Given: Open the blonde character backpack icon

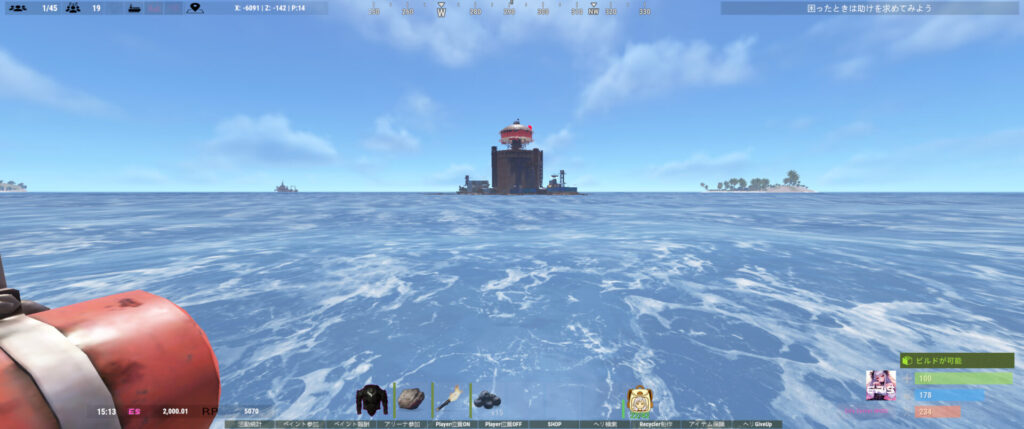Looking at the screenshot, I should click(x=639, y=400).
